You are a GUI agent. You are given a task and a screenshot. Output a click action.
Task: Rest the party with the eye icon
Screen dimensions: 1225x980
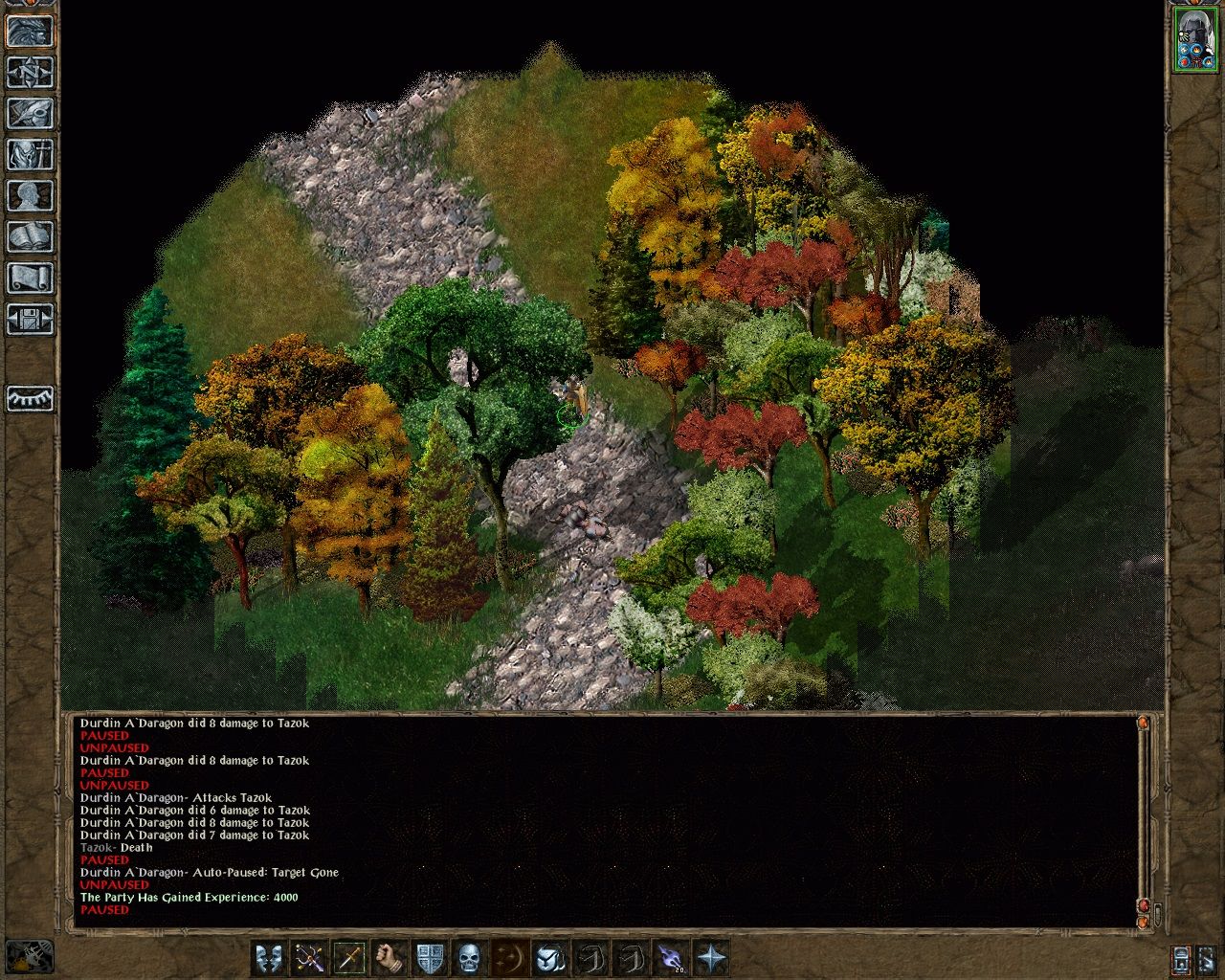(30, 398)
